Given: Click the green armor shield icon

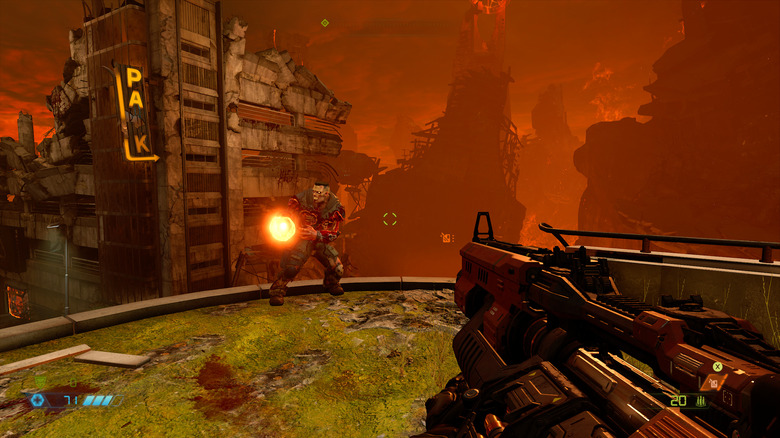Looking at the screenshot, I should coord(41,381).
